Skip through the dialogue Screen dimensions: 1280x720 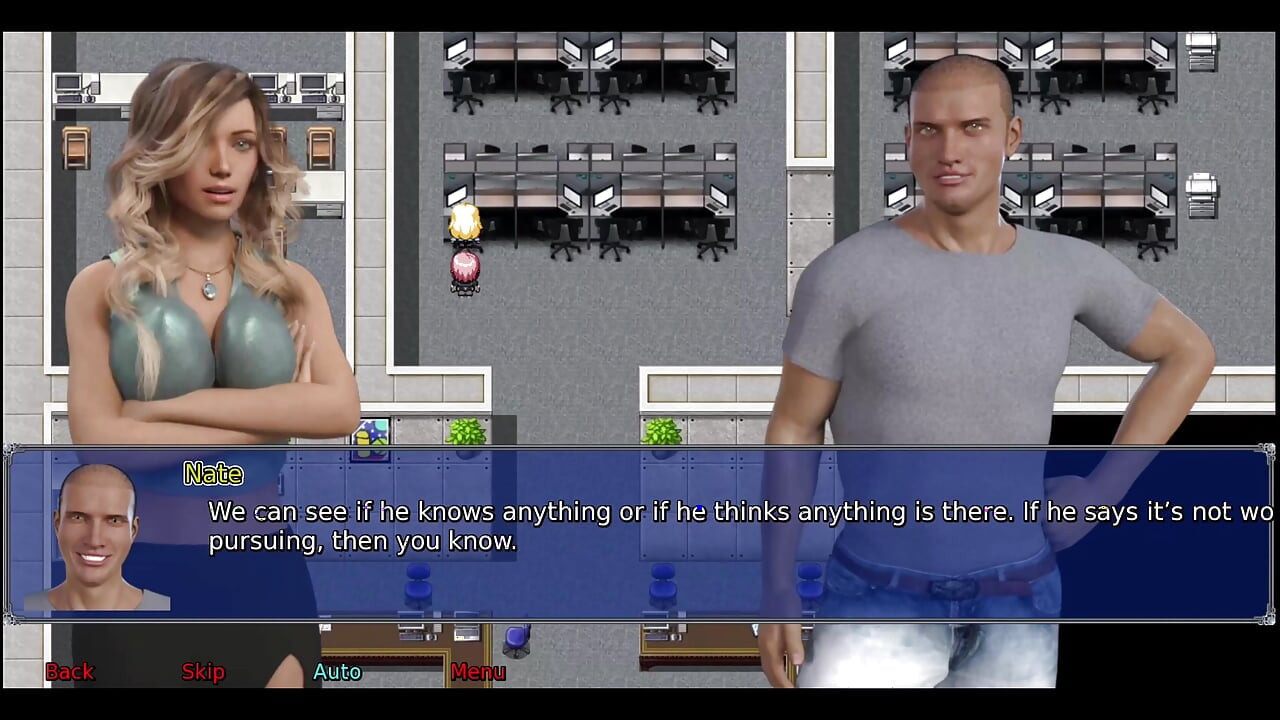[x=203, y=672]
